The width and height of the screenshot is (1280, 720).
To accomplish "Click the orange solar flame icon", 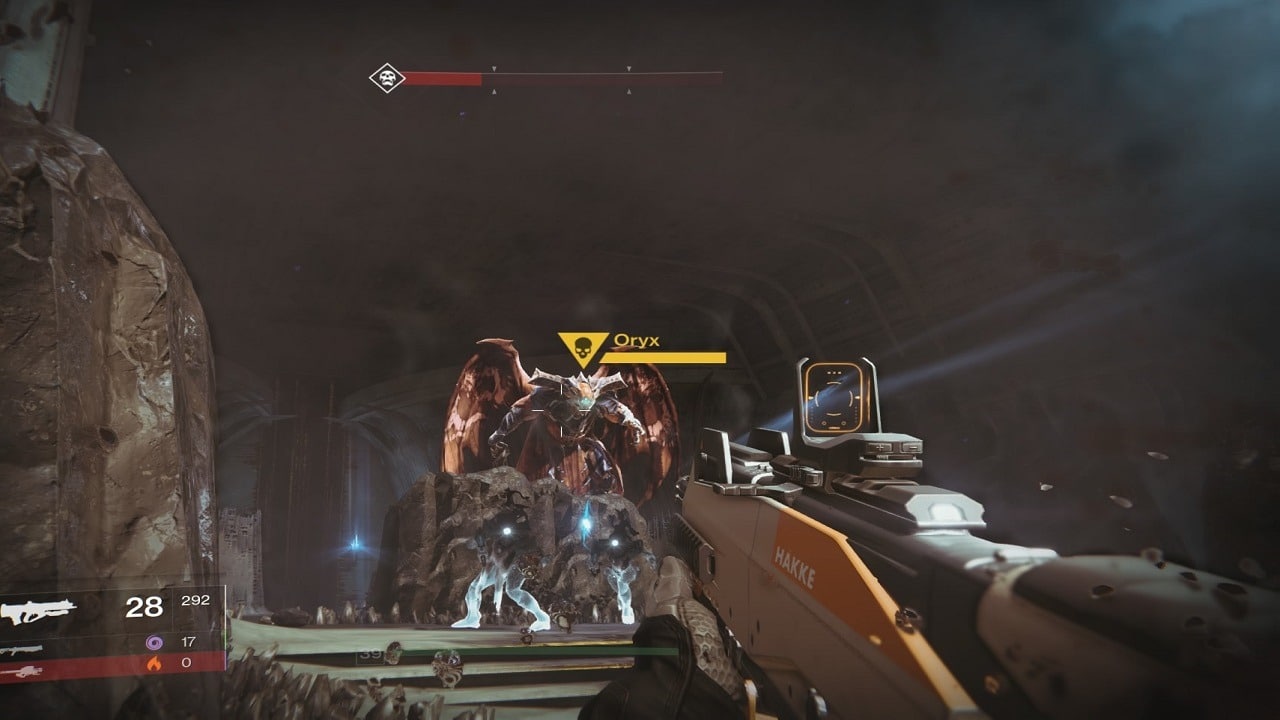I will click(154, 662).
